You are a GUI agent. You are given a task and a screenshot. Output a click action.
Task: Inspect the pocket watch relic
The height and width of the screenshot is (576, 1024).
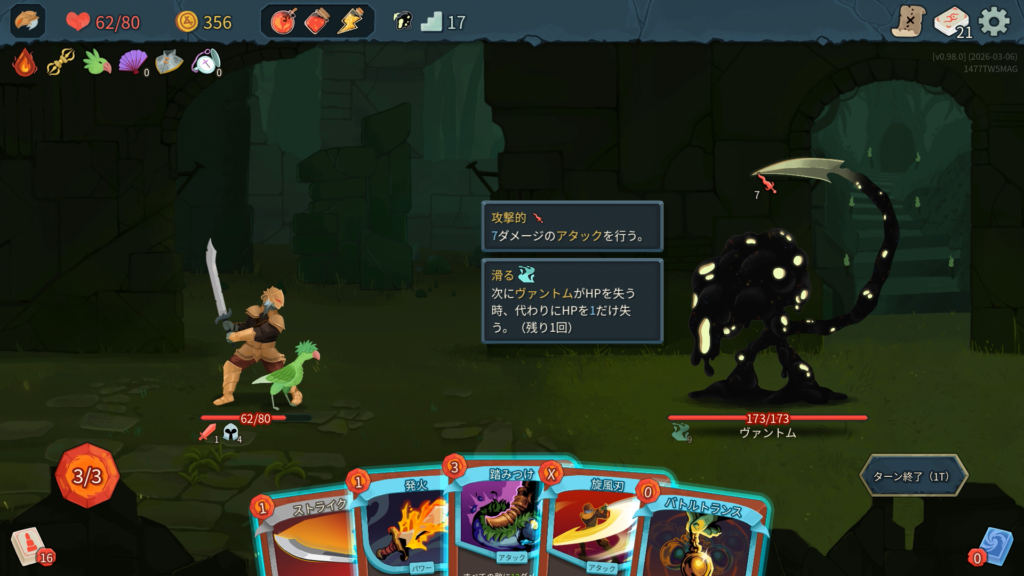coord(204,63)
